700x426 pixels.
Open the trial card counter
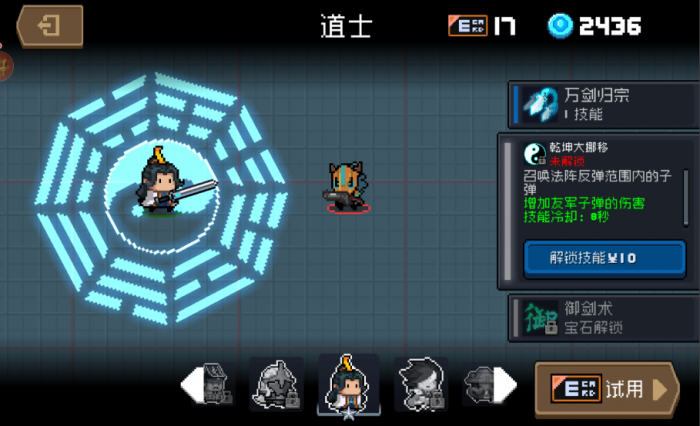pyautogui.click(x=482, y=26)
